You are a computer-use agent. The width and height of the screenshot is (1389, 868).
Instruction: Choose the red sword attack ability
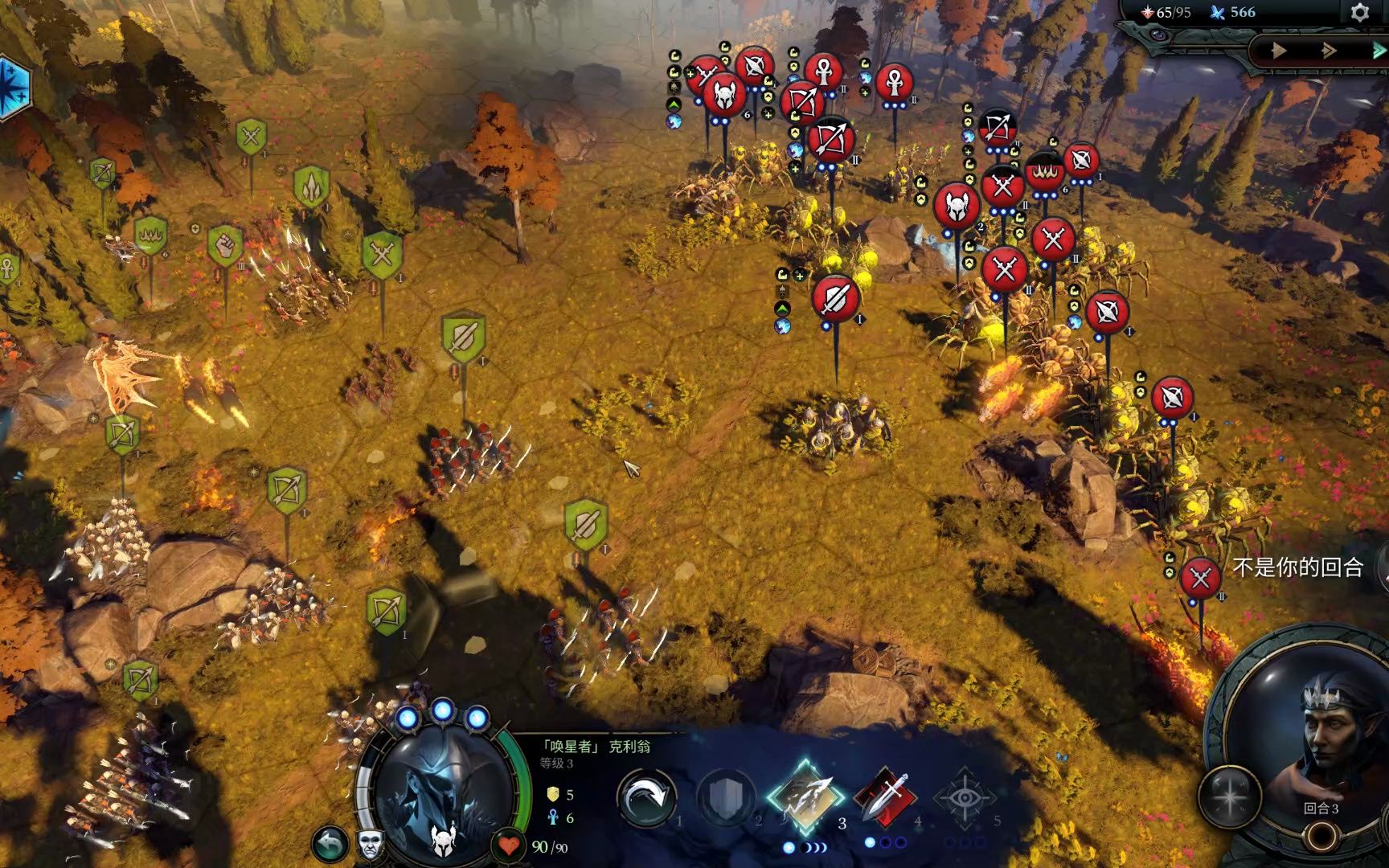(x=885, y=797)
